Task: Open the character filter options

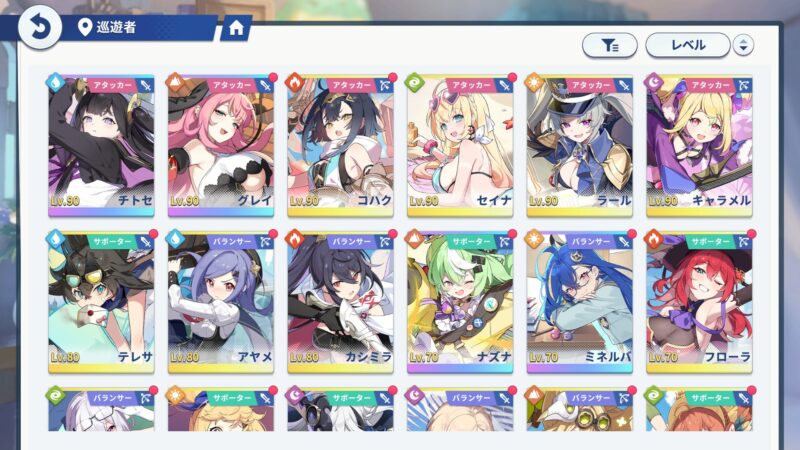Action: [x=609, y=45]
